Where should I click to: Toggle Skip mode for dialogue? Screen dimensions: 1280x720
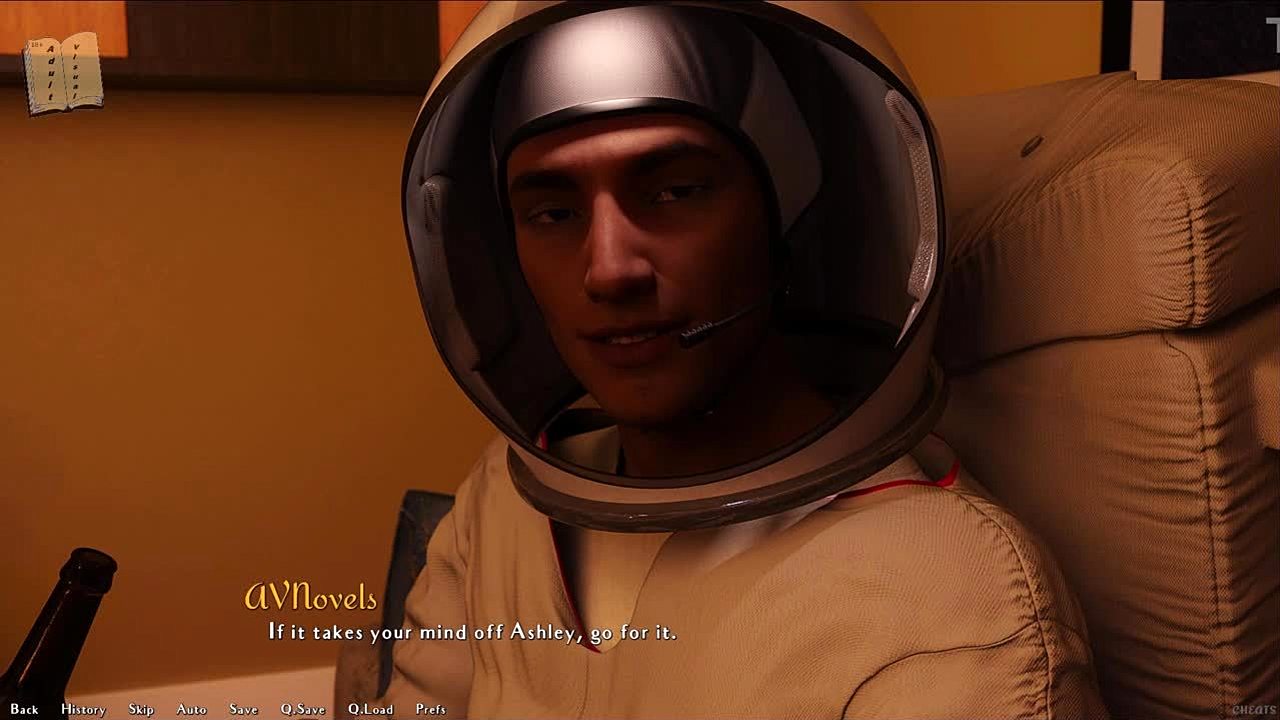(141, 709)
